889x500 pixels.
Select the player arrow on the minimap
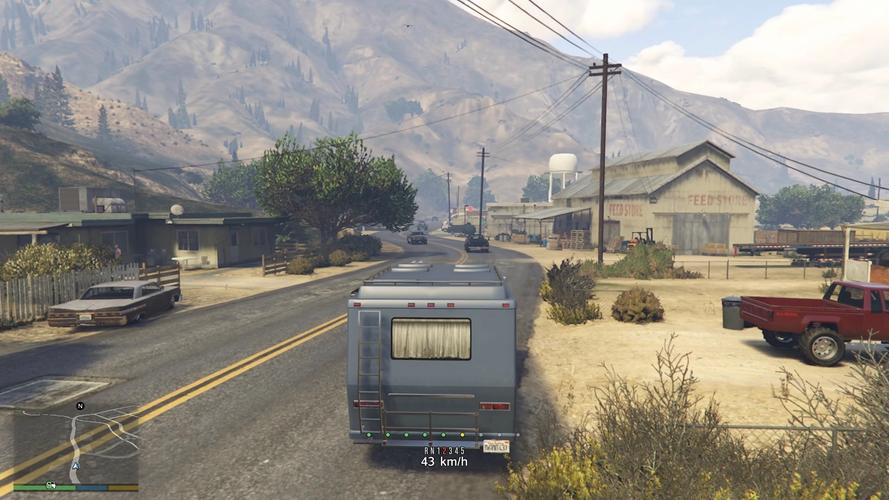[75, 465]
